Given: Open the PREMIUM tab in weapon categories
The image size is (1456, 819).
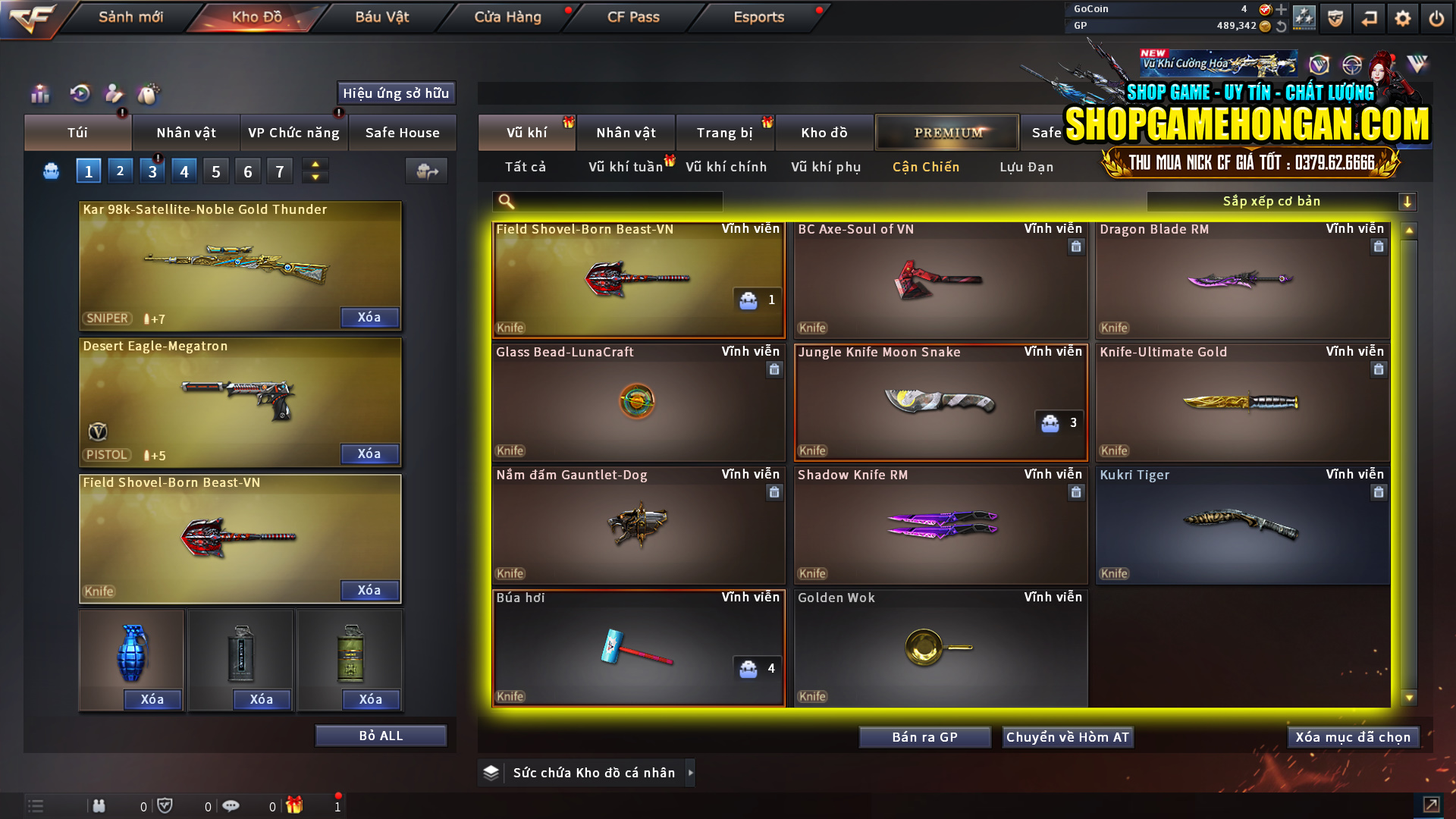Looking at the screenshot, I should [946, 132].
